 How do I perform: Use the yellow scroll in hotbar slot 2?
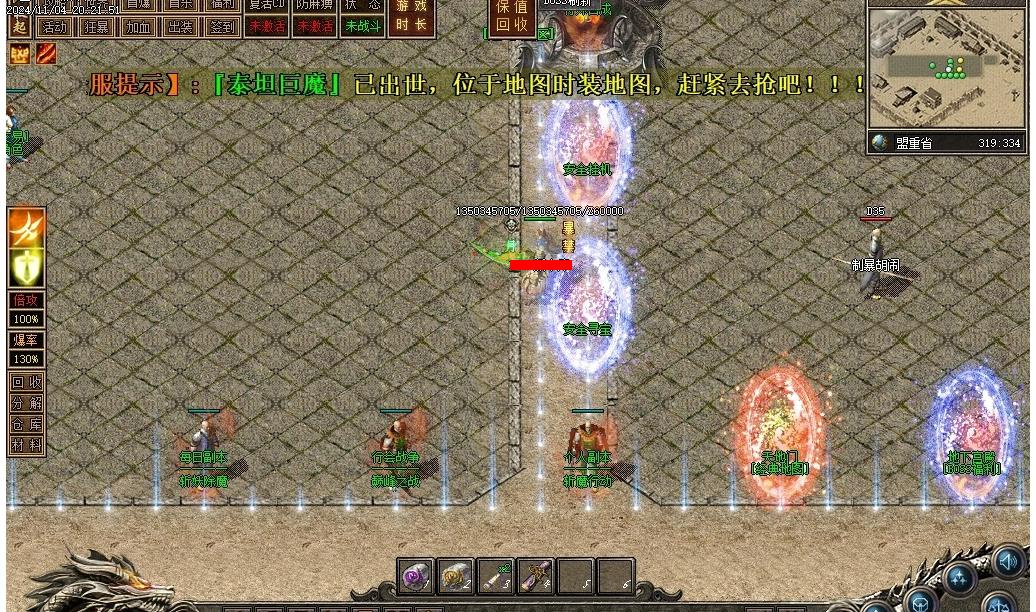pos(456,576)
